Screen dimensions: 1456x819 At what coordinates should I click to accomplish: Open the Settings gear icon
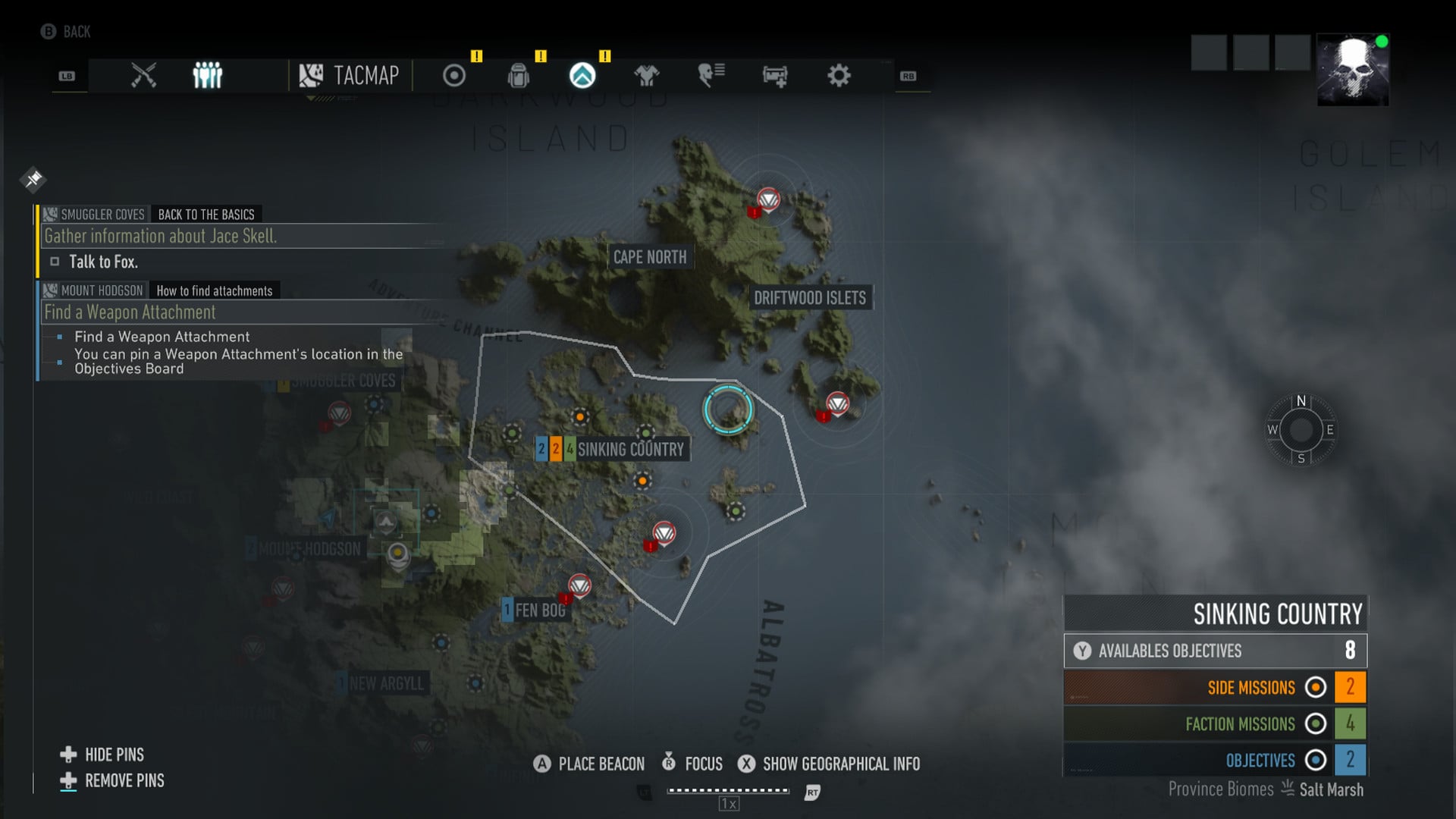click(x=838, y=75)
